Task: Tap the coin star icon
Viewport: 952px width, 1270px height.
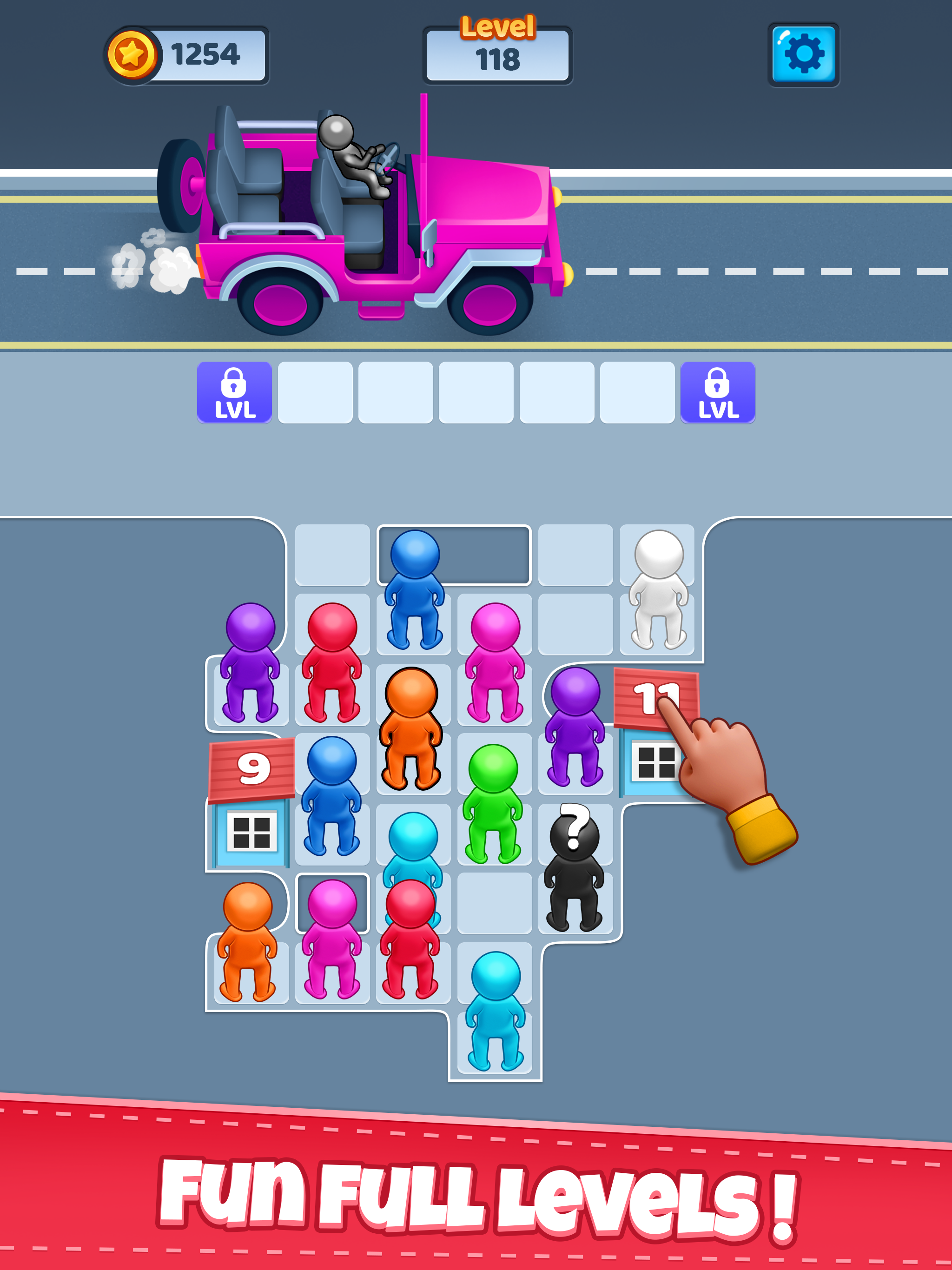Action: tap(133, 54)
